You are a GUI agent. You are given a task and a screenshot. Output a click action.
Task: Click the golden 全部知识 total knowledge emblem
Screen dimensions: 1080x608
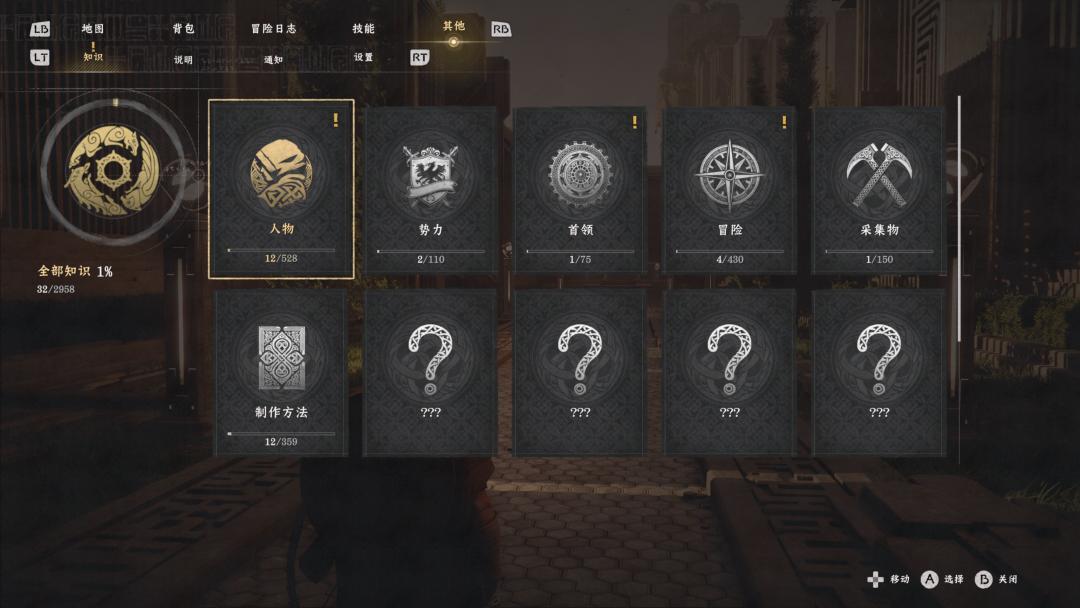(113, 171)
